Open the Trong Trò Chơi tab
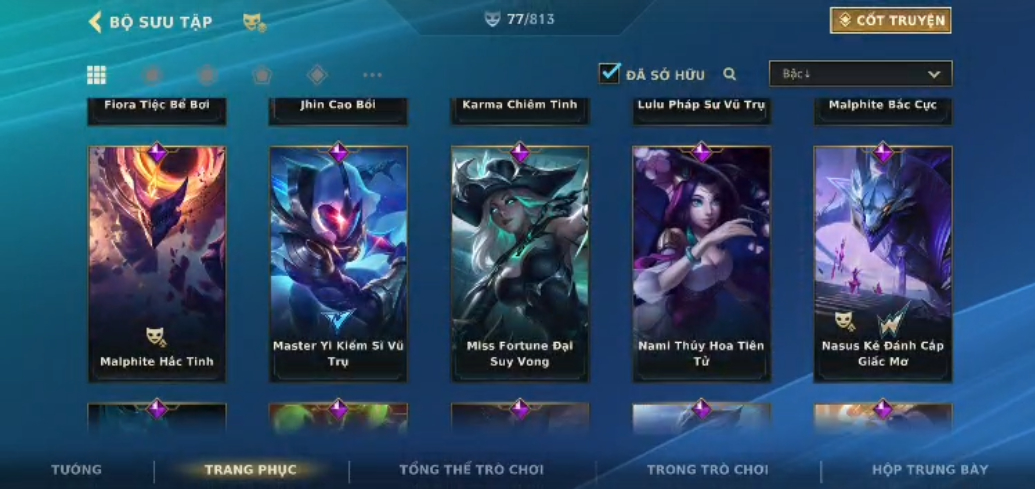 (707, 469)
